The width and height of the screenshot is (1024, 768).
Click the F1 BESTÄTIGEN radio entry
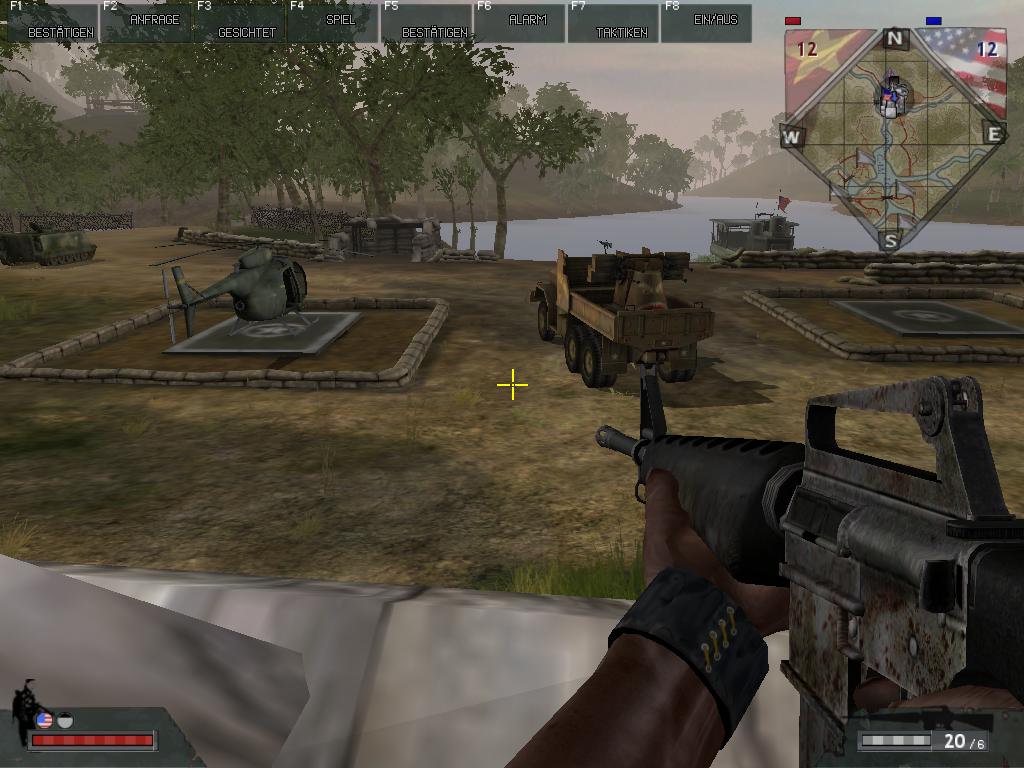pos(53,22)
